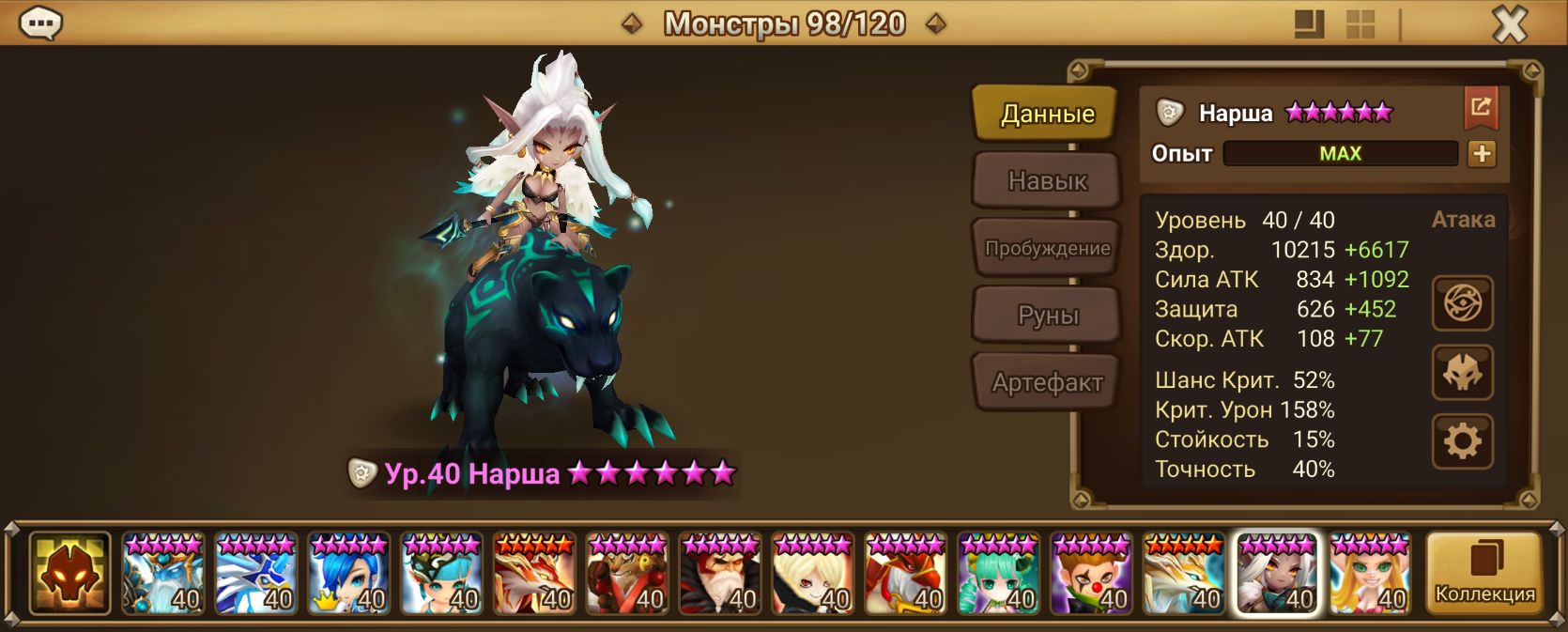The image size is (1568, 632).
Task: Select the Данные tab
Action: (x=1046, y=114)
